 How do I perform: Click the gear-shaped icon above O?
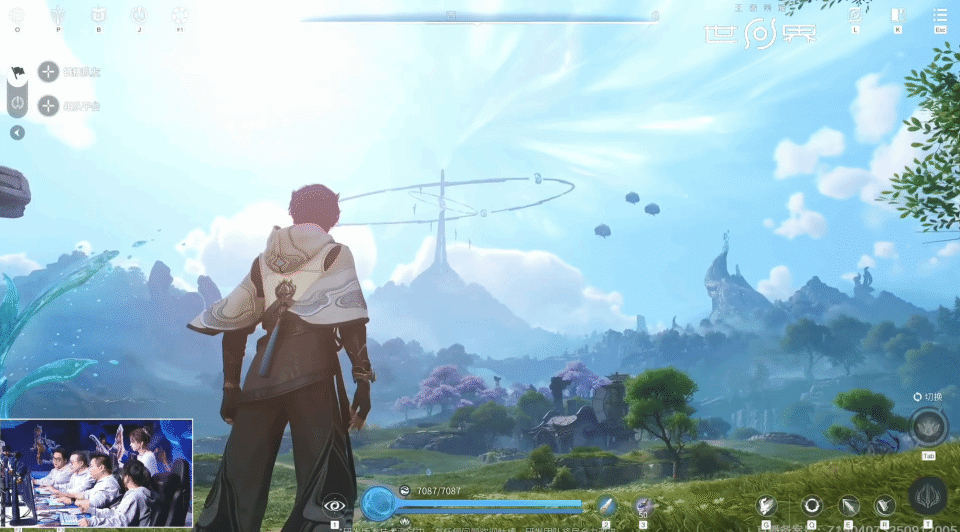point(17,14)
